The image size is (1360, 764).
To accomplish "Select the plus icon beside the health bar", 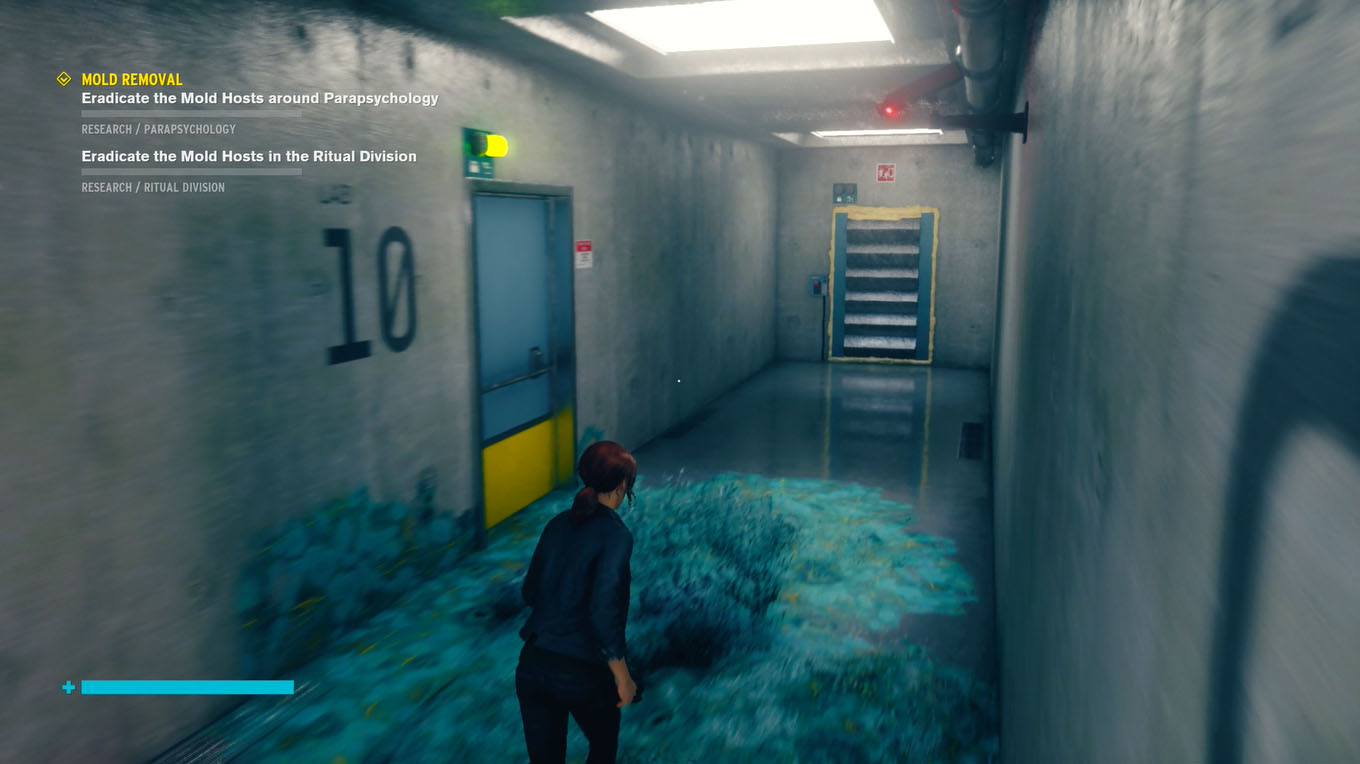I will point(67,687).
